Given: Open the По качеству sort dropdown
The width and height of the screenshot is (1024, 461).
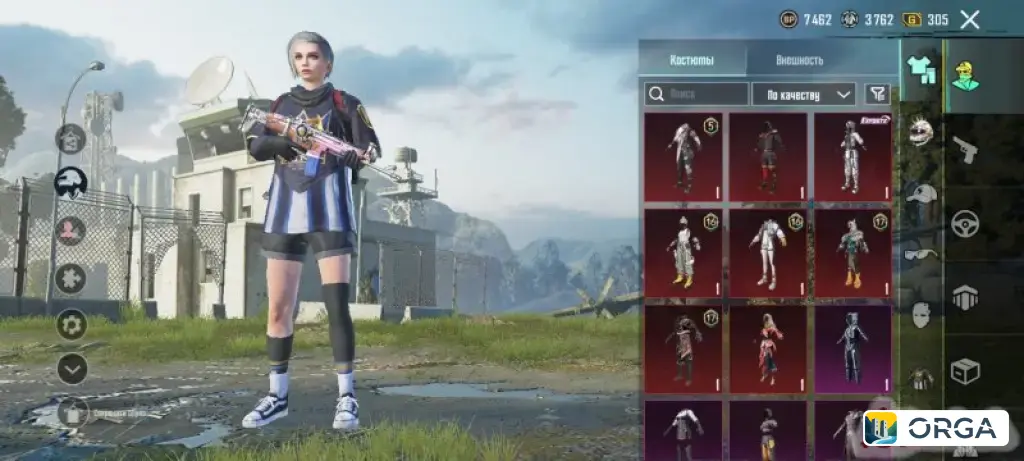Looking at the screenshot, I should pos(803,94).
